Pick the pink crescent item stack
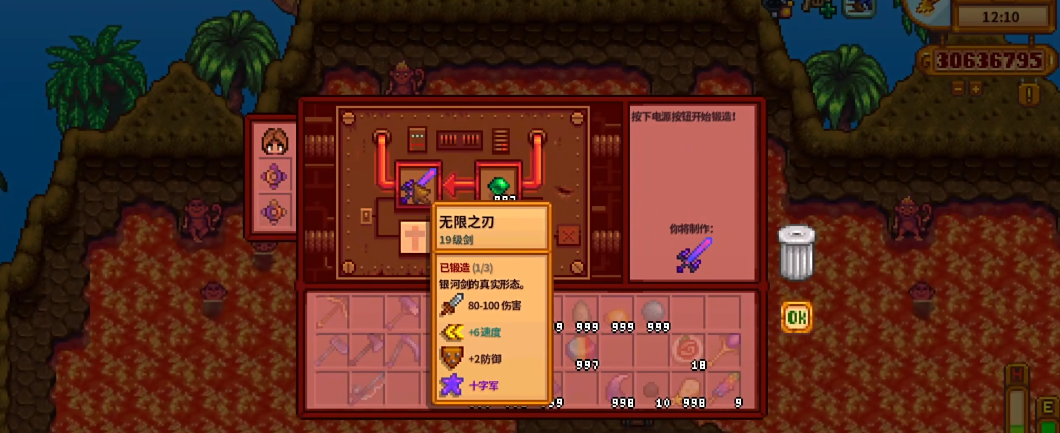Image resolution: width=1060 pixels, height=433 pixels. click(x=620, y=388)
